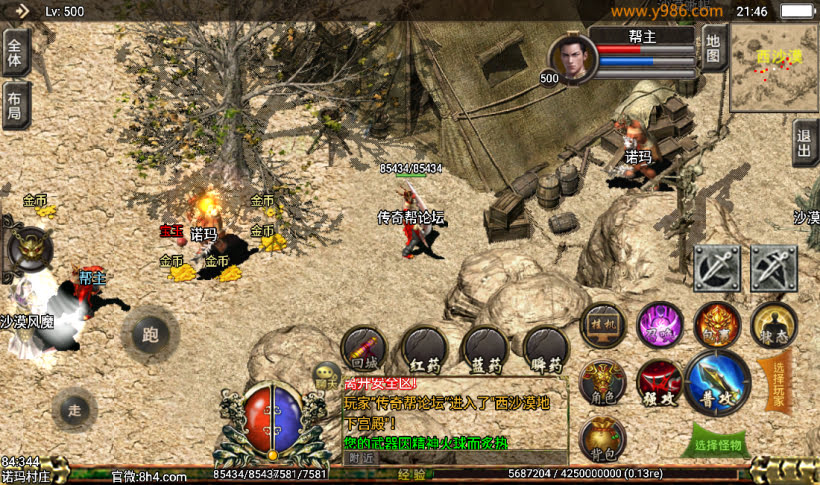The image size is (820, 485).
Task: Choose the 选择怪物 target monster button
Action: (718, 442)
